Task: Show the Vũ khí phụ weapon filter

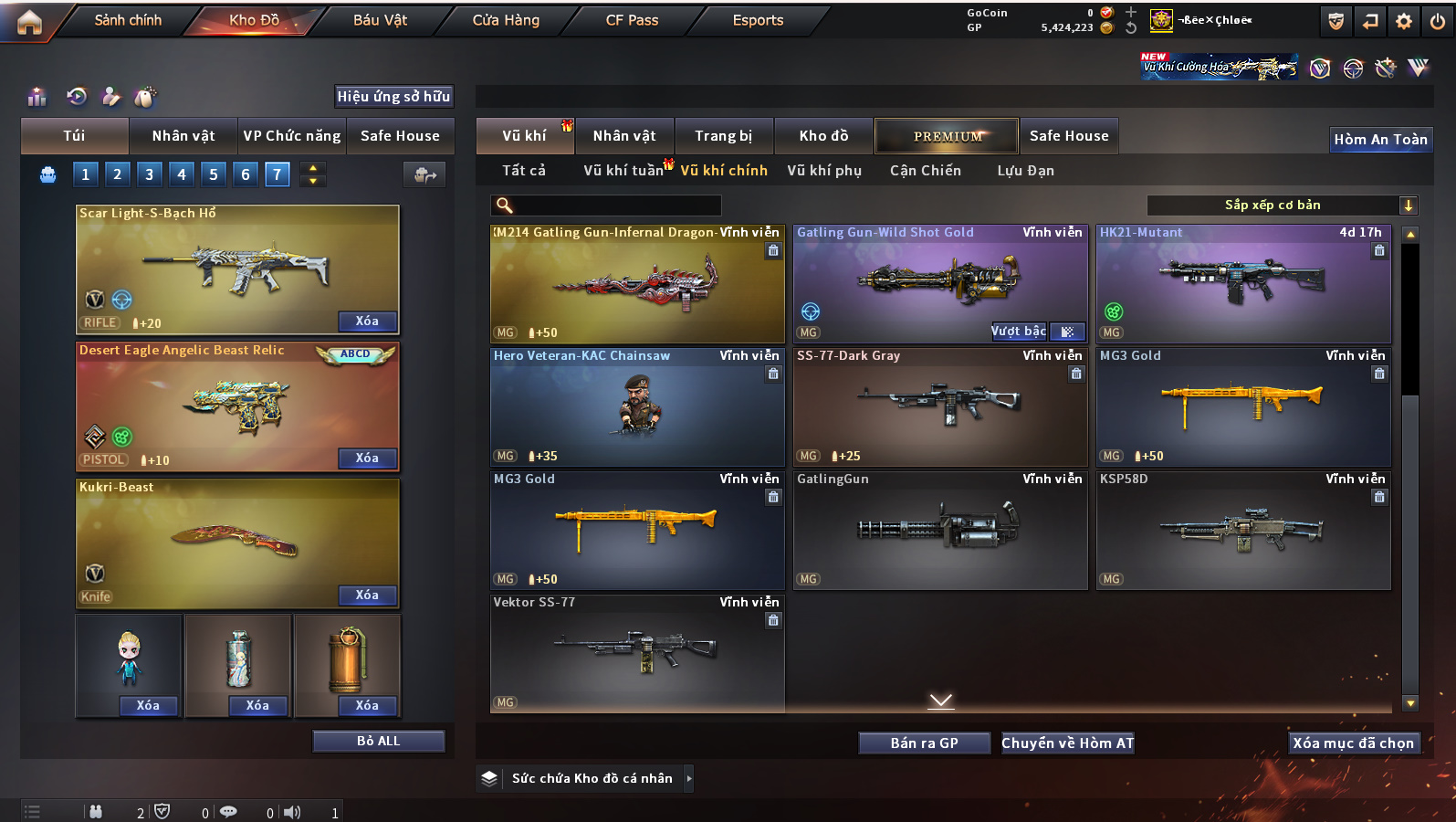Action: point(824,171)
